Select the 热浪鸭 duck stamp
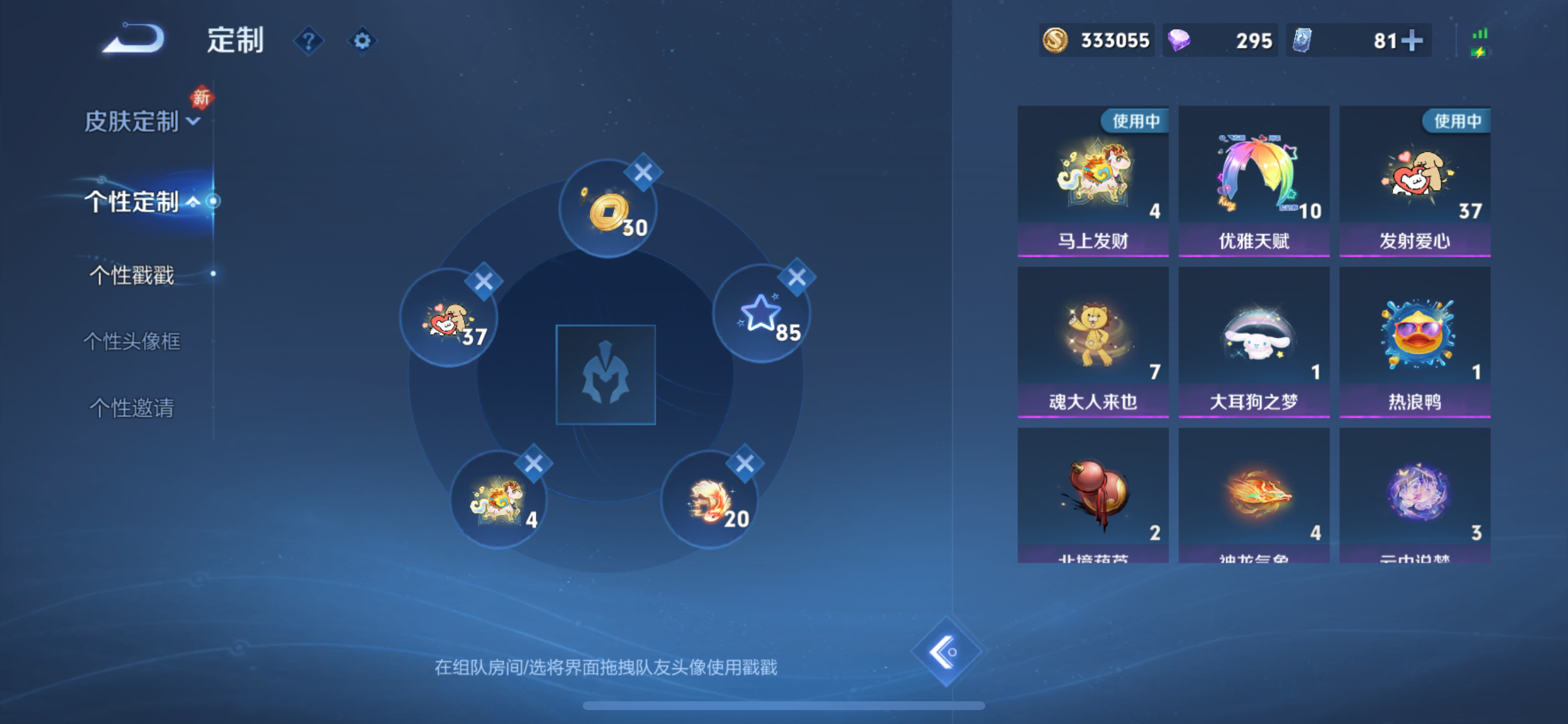Screen dimensions: 1568x724 (x=1415, y=340)
